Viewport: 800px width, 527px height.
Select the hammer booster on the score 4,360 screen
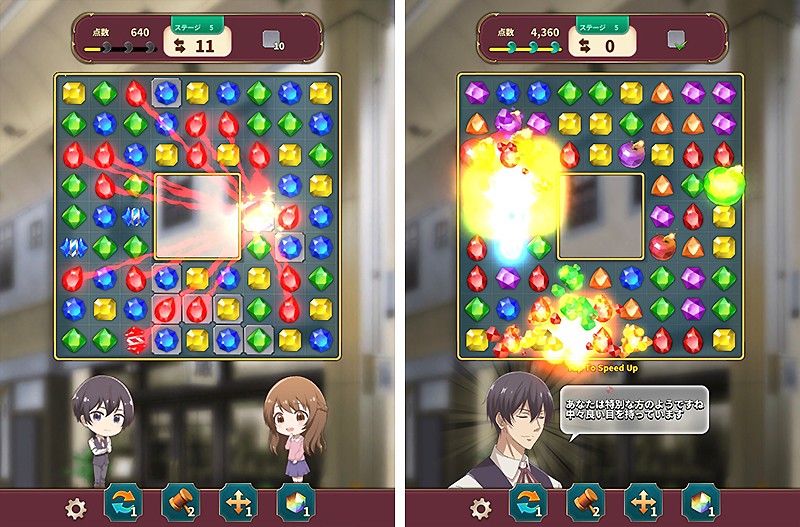pyautogui.click(x=585, y=502)
